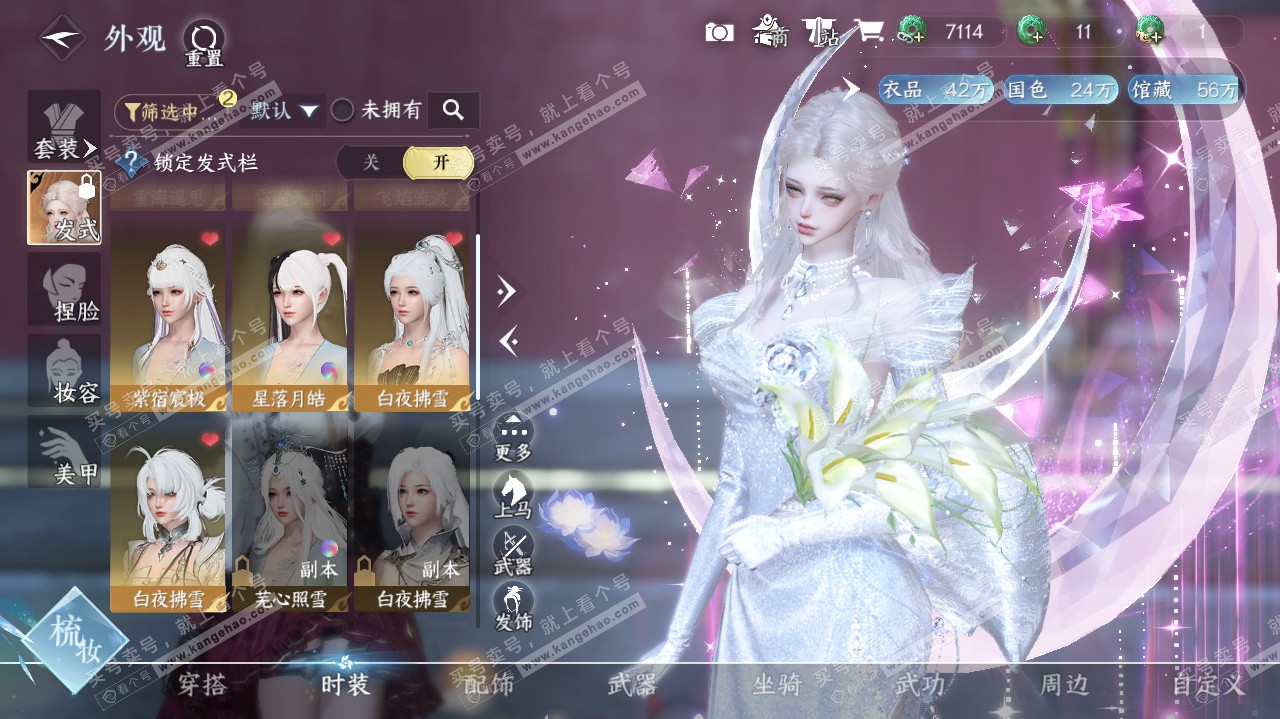Open the 更多 options button
This screenshot has width=1280, height=719.
coord(513,436)
